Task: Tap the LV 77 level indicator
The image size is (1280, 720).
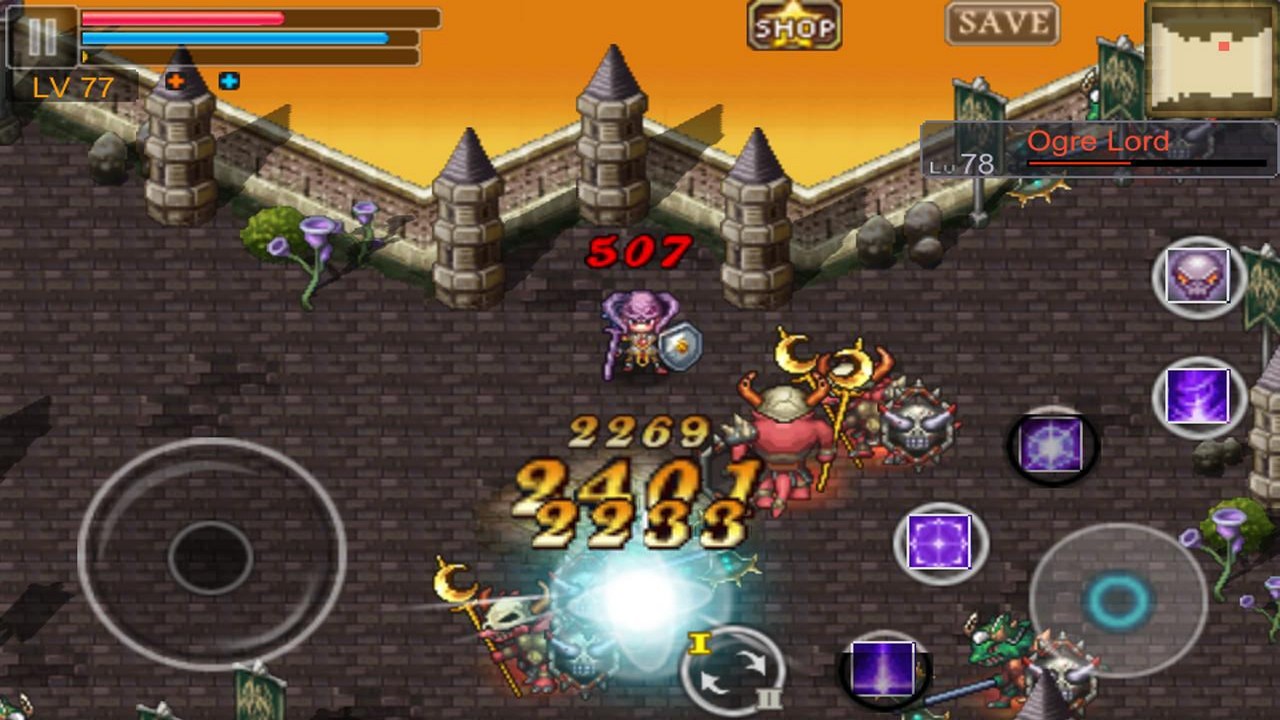Action: point(73,88)
